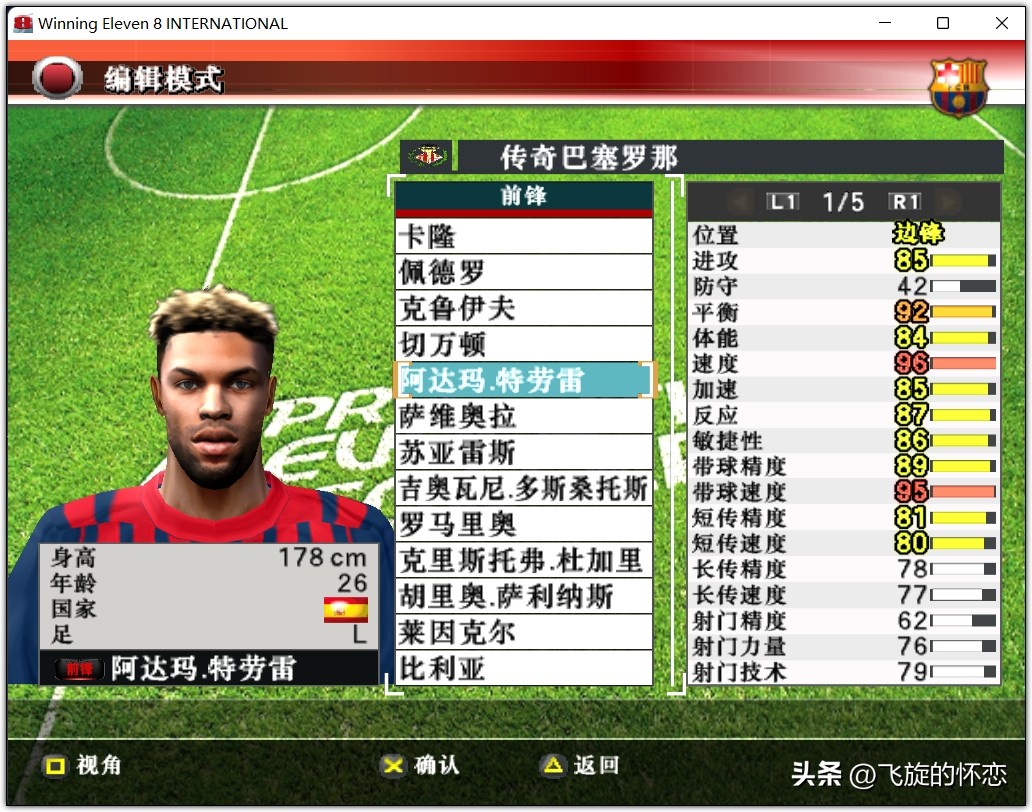This screenshot has height=812, width=1032.
Task: Pick 罗马里奥 from the forwards
Action: (x=523, y=524)
